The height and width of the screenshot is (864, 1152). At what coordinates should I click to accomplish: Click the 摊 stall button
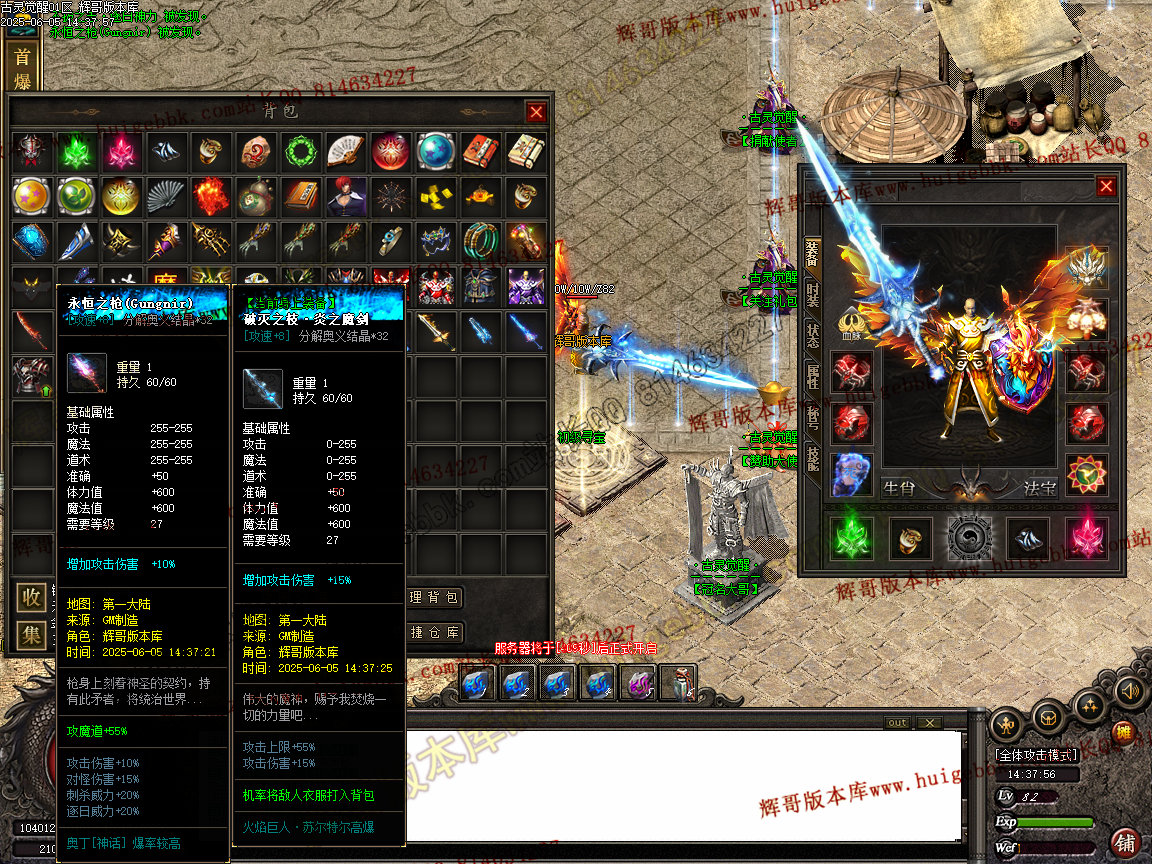[1124, 733]
